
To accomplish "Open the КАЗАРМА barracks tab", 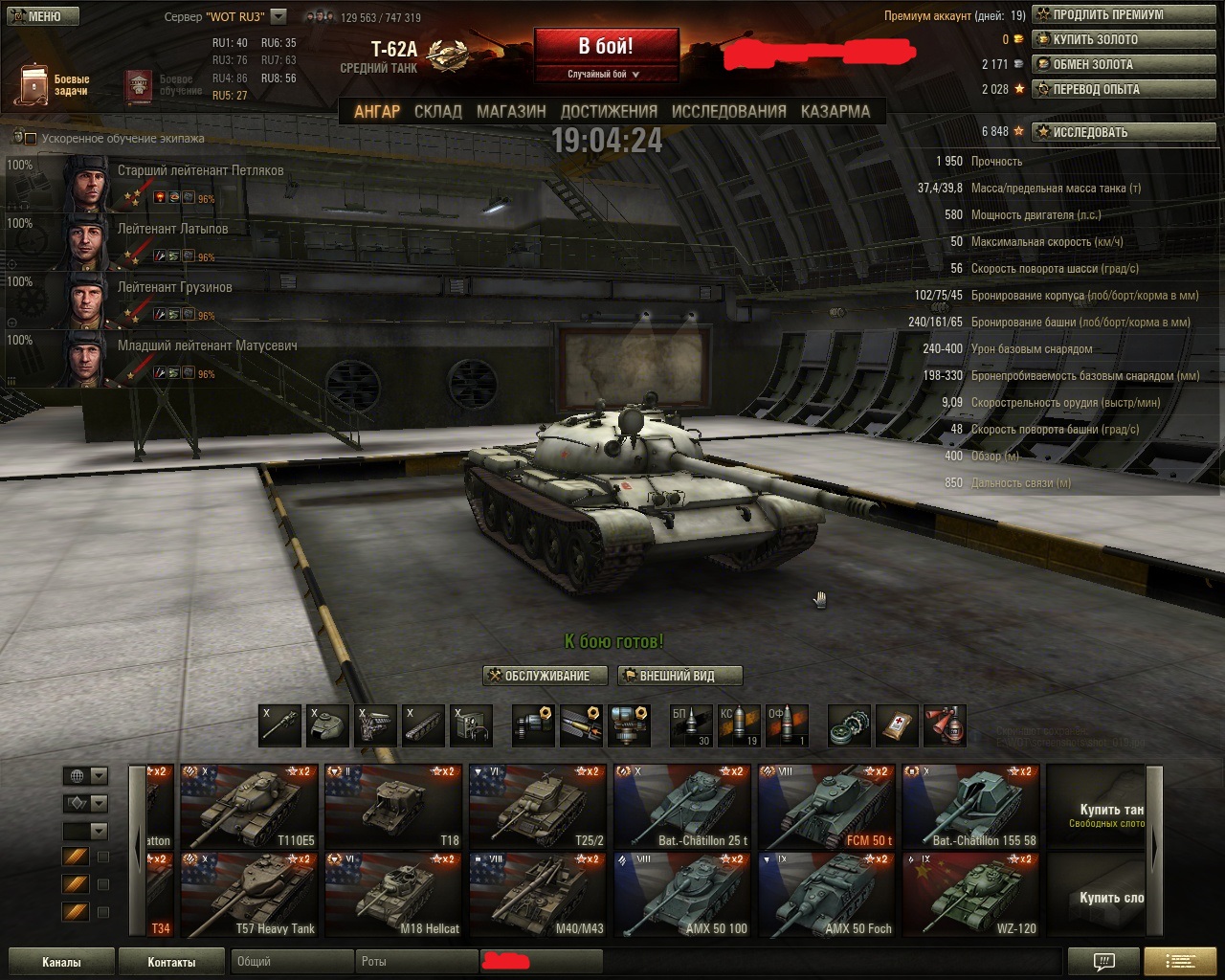I will click(x=835, y=111).
